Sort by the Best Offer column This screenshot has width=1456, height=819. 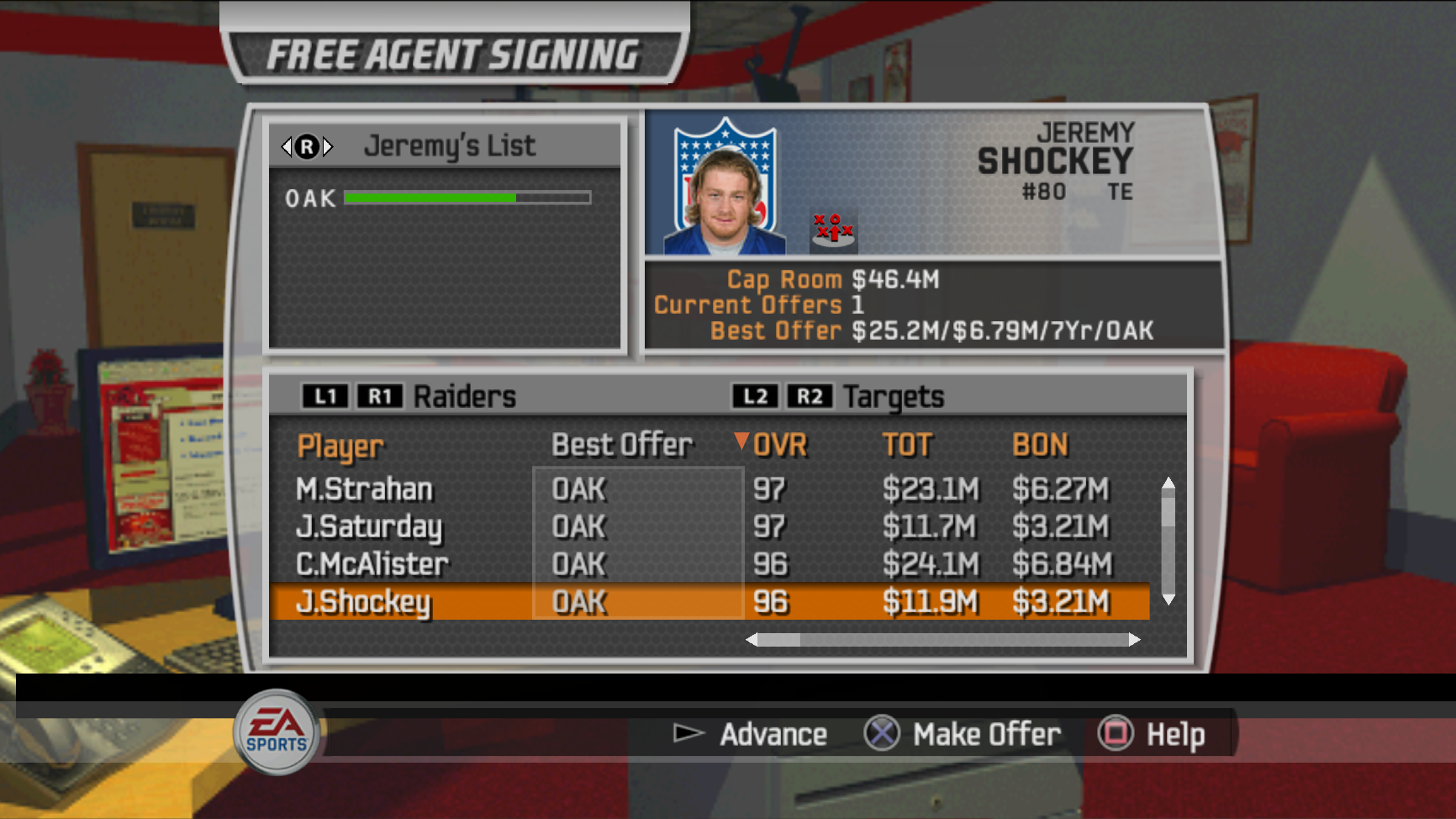622,445
